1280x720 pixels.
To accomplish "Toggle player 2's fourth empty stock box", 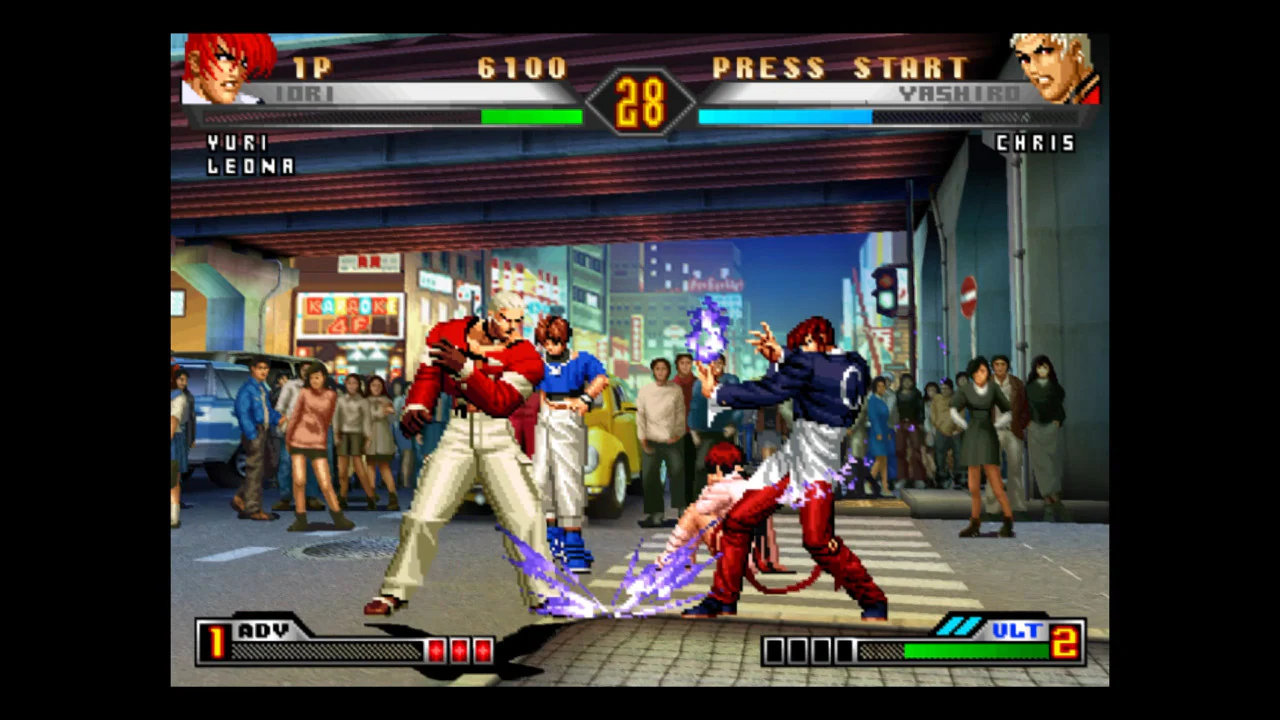I will tap(845, 651).
